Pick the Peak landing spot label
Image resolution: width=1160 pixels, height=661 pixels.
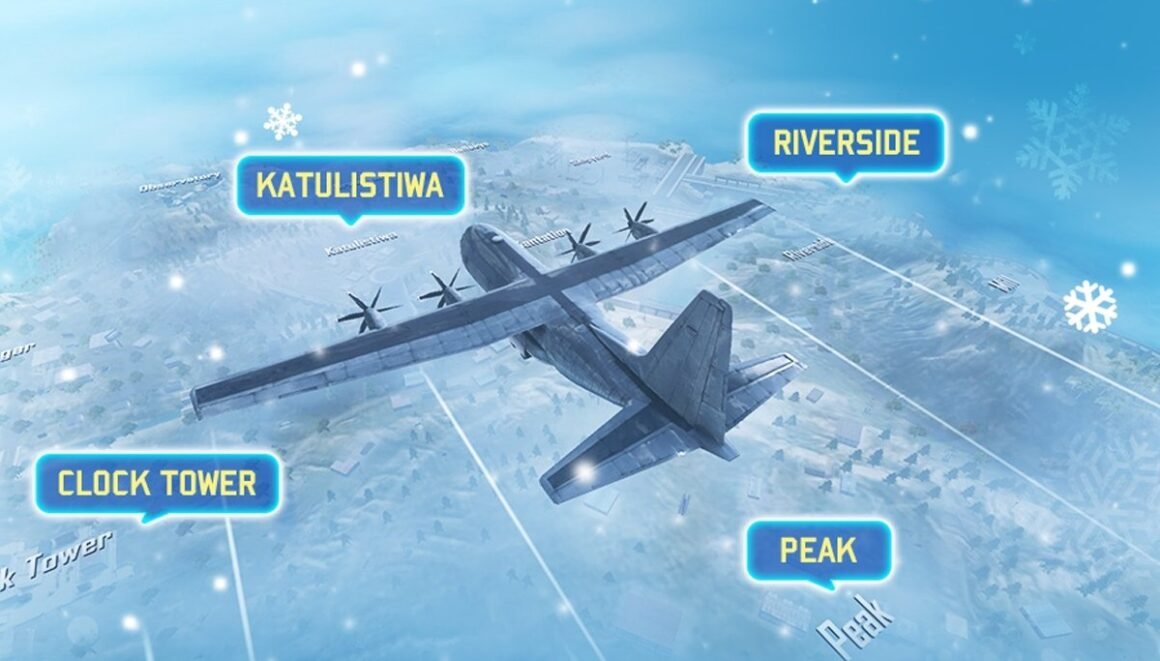[818, 549]
